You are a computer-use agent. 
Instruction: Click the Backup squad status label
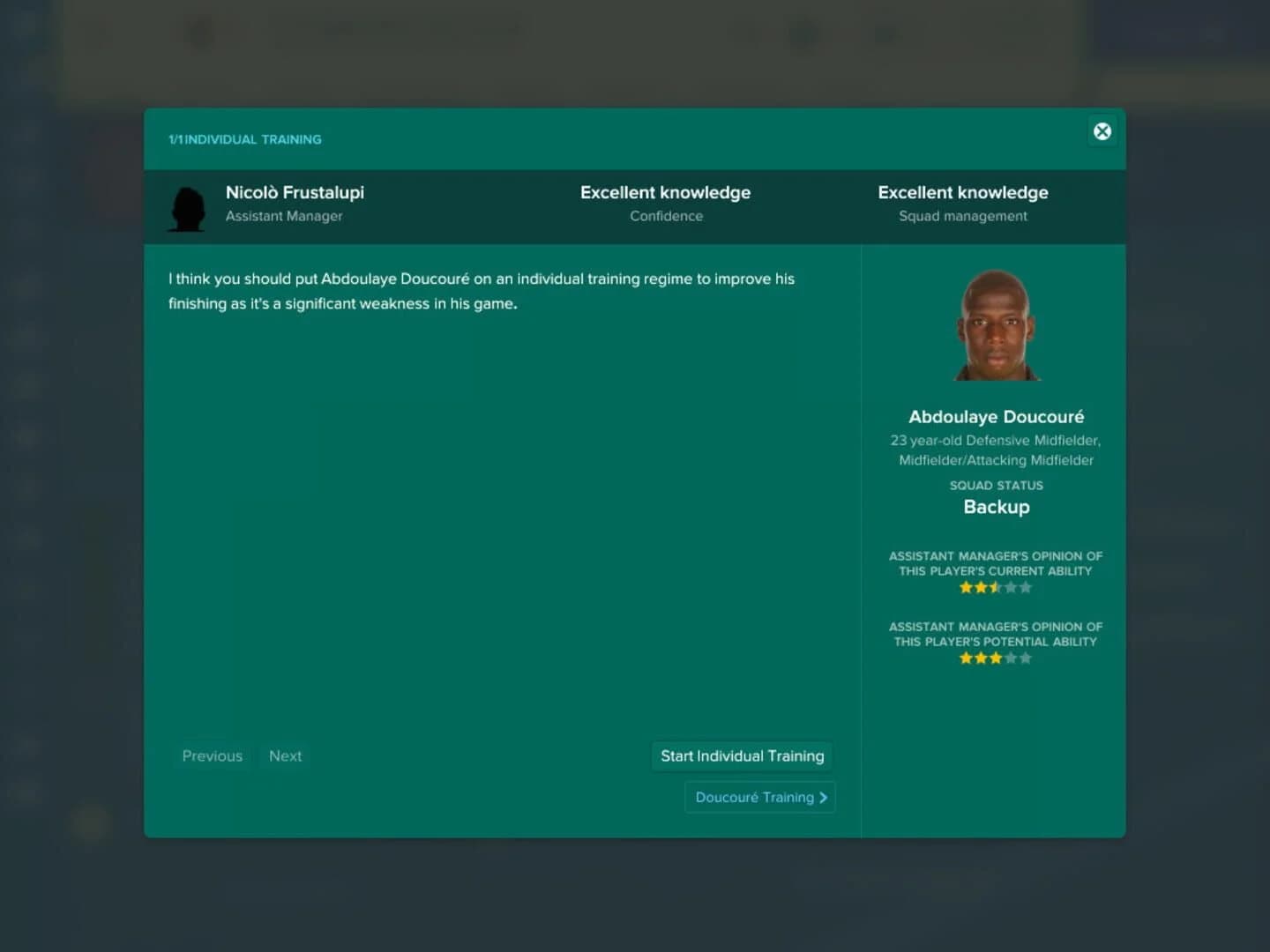click(997, 507)
